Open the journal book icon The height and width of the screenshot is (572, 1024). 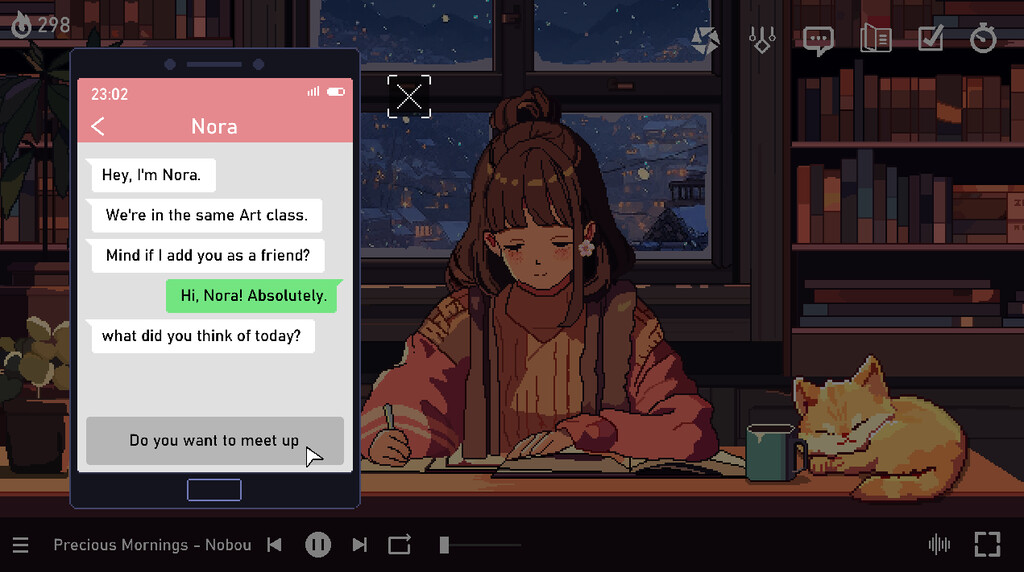click(x=875, y=40)
